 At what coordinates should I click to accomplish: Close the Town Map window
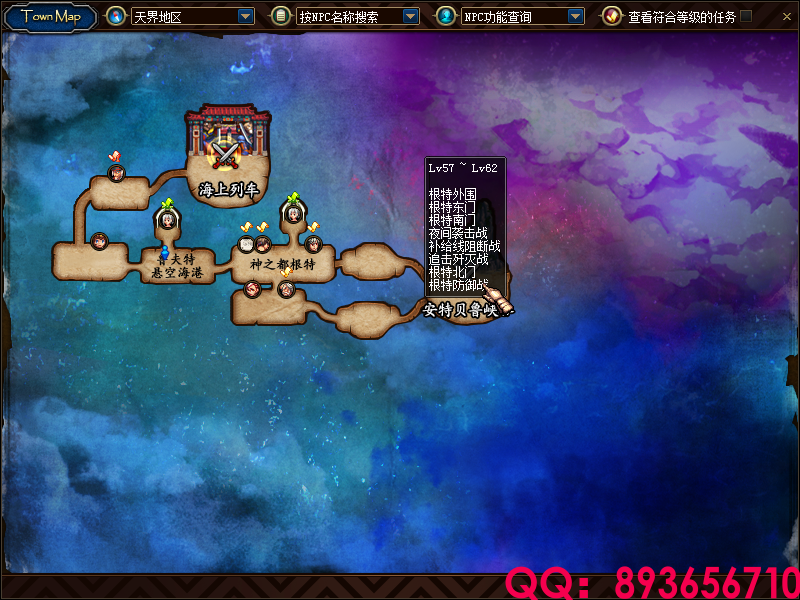point(785,16)
